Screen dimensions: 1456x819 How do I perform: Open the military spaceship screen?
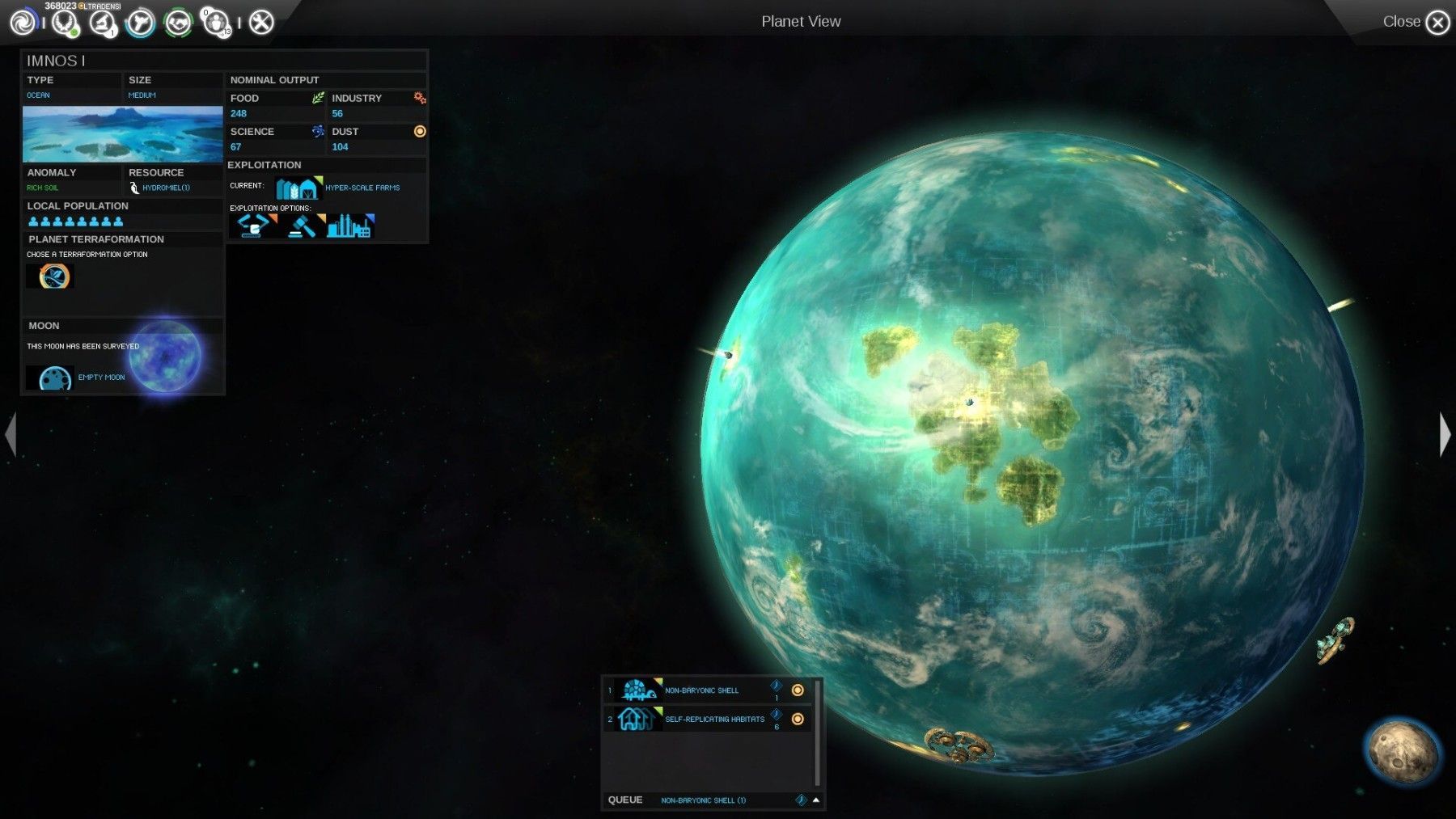(140, 22)
